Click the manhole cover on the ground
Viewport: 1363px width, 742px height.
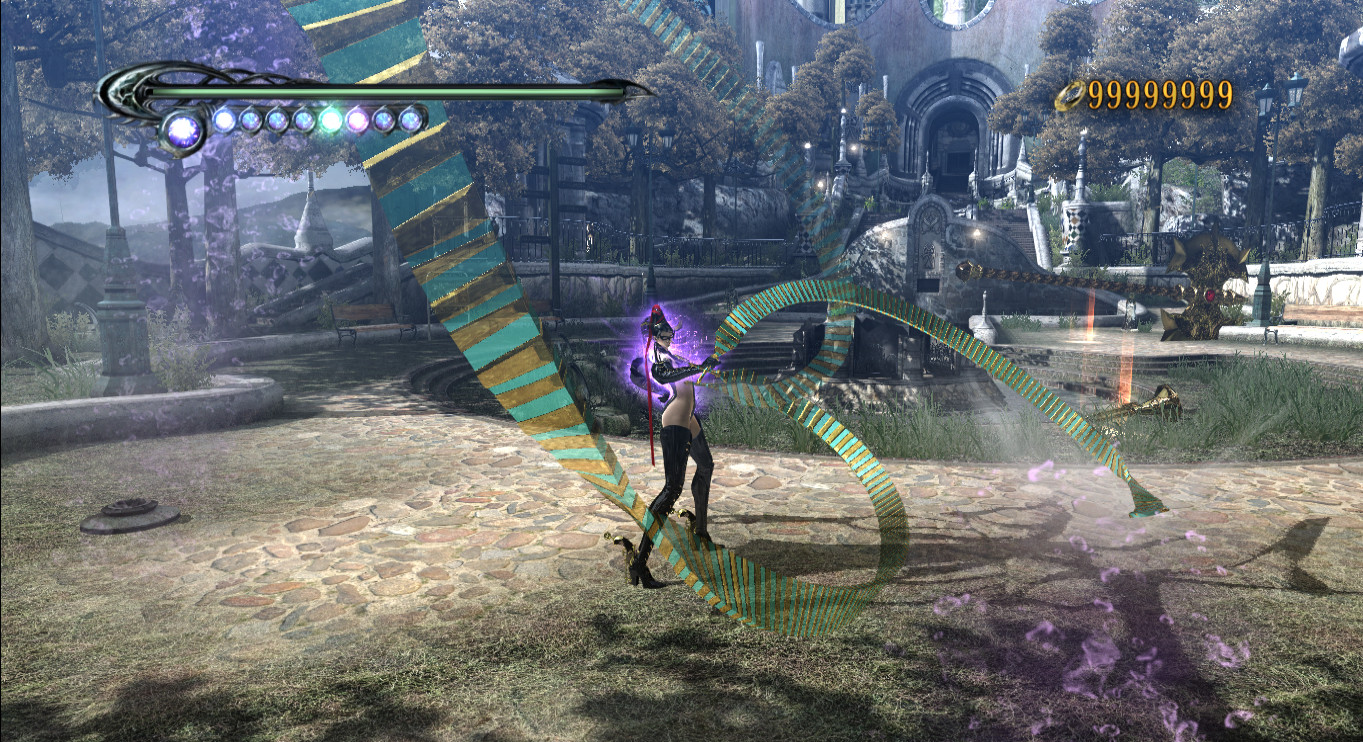[130, 516]
